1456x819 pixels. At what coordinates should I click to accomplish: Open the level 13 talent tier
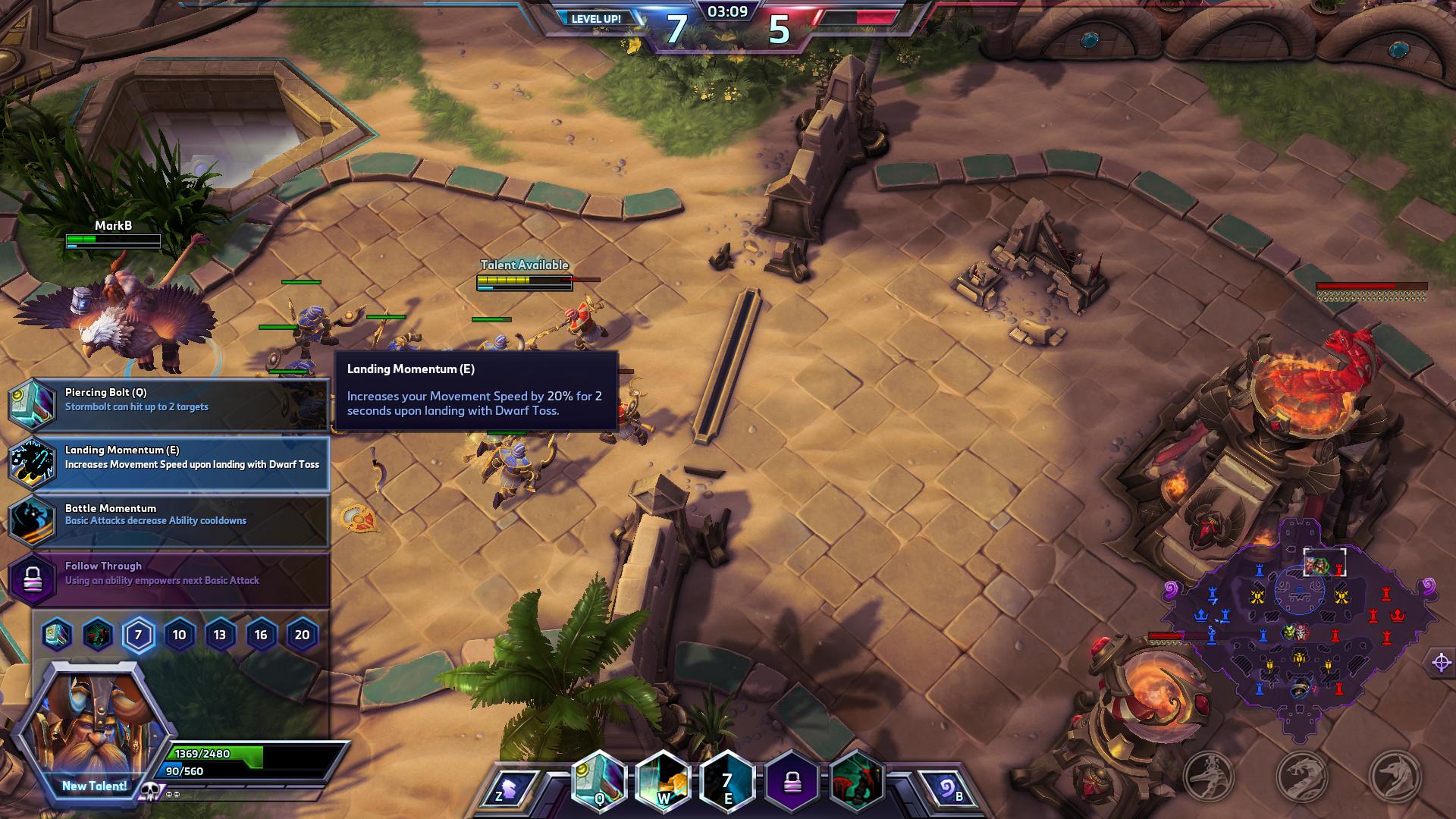coord(220,635)
